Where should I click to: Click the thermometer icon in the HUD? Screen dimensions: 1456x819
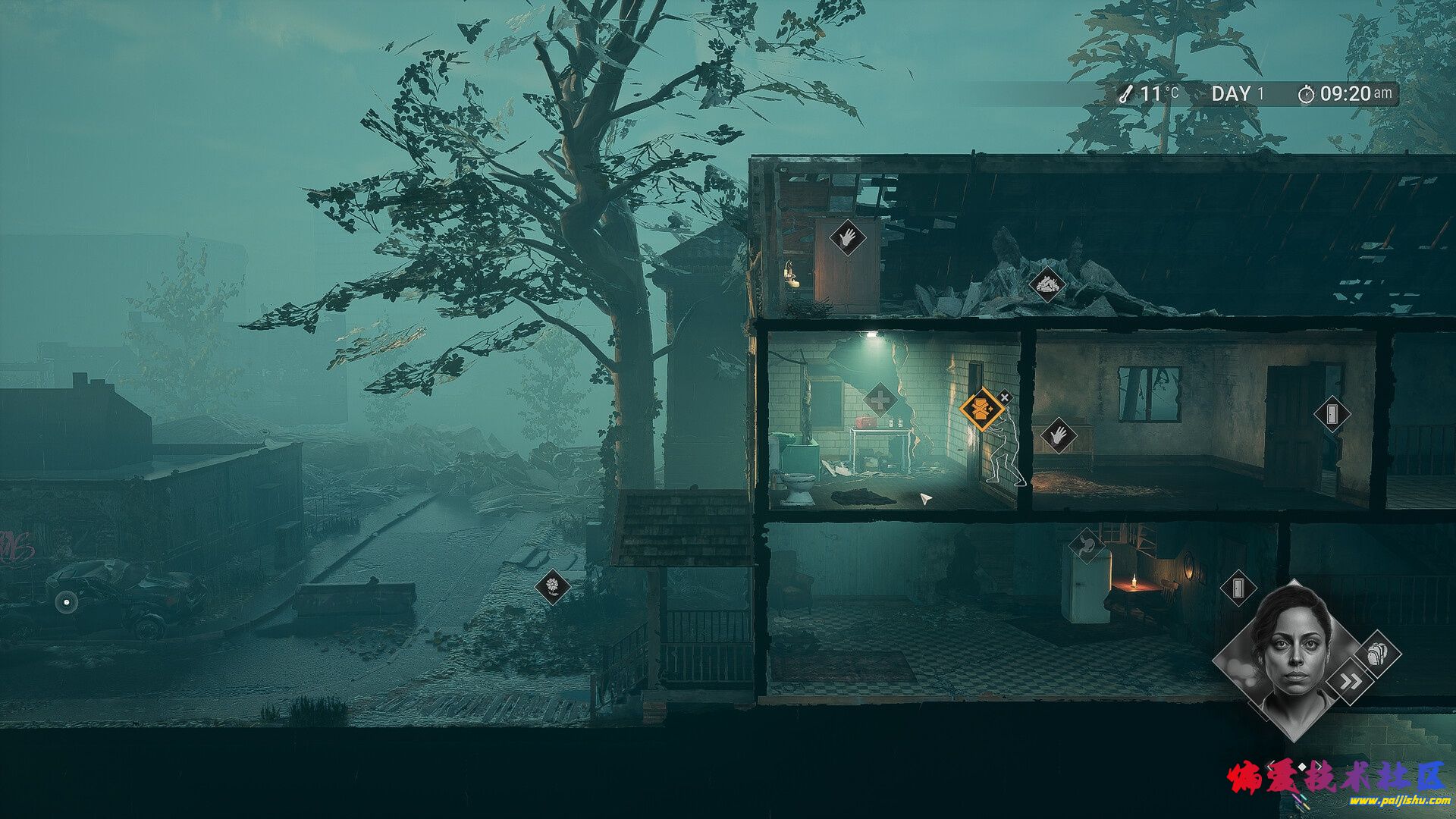point(1126,93)
